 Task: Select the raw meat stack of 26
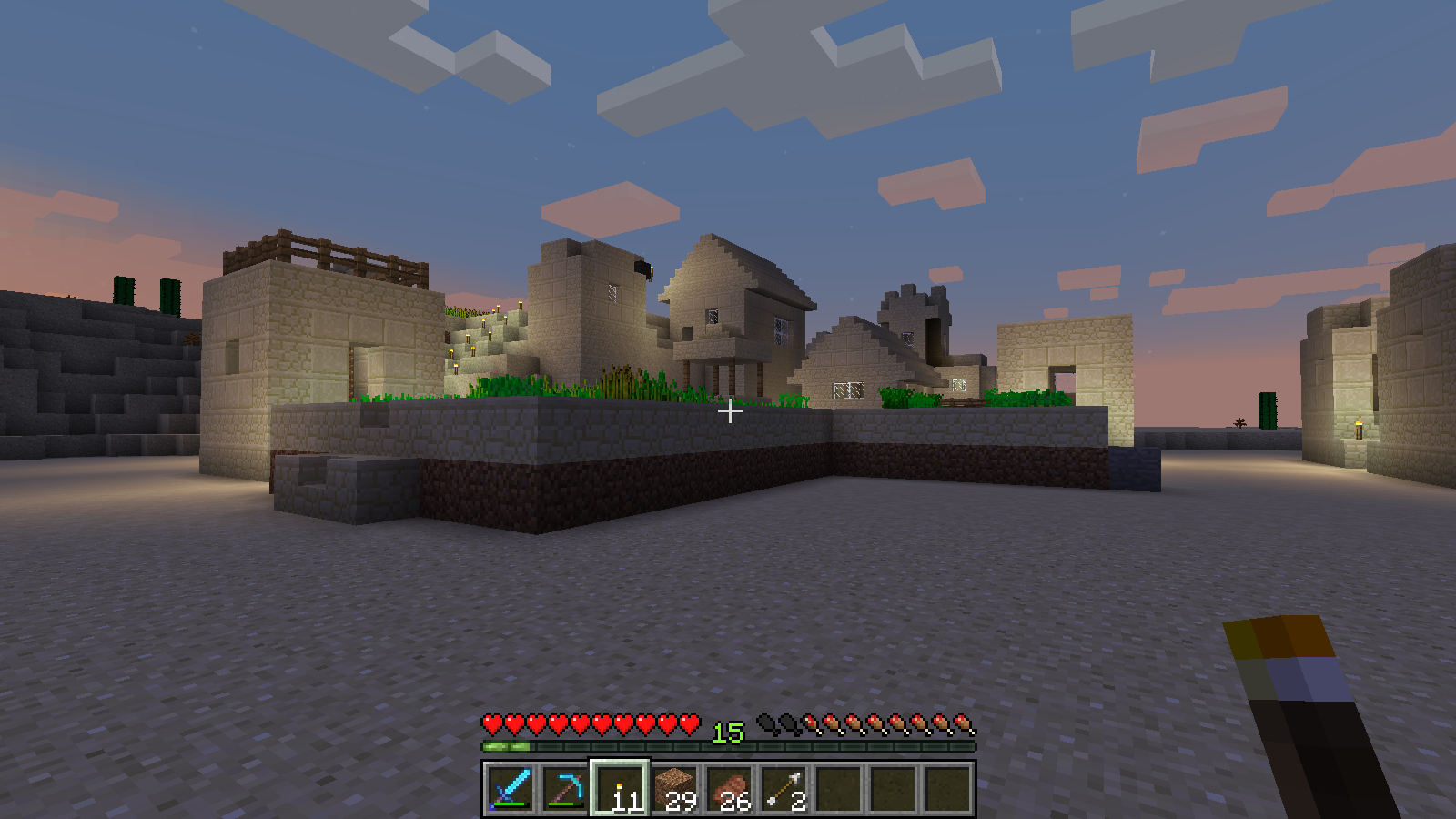pyautogui.click(x=729, y=788)
